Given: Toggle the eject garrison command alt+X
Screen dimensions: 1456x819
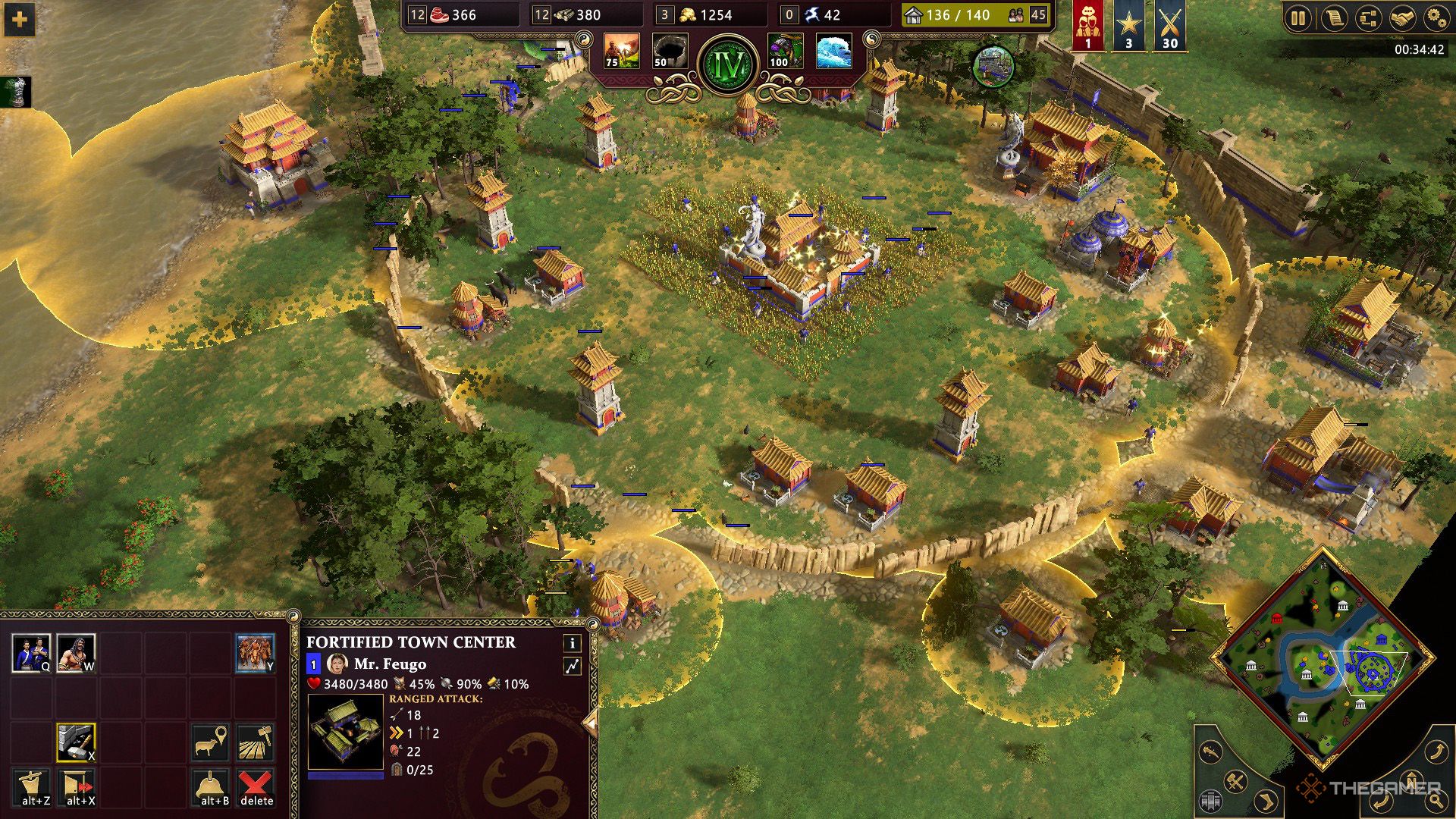Looking at the screenshot, I should coord(77,785).
